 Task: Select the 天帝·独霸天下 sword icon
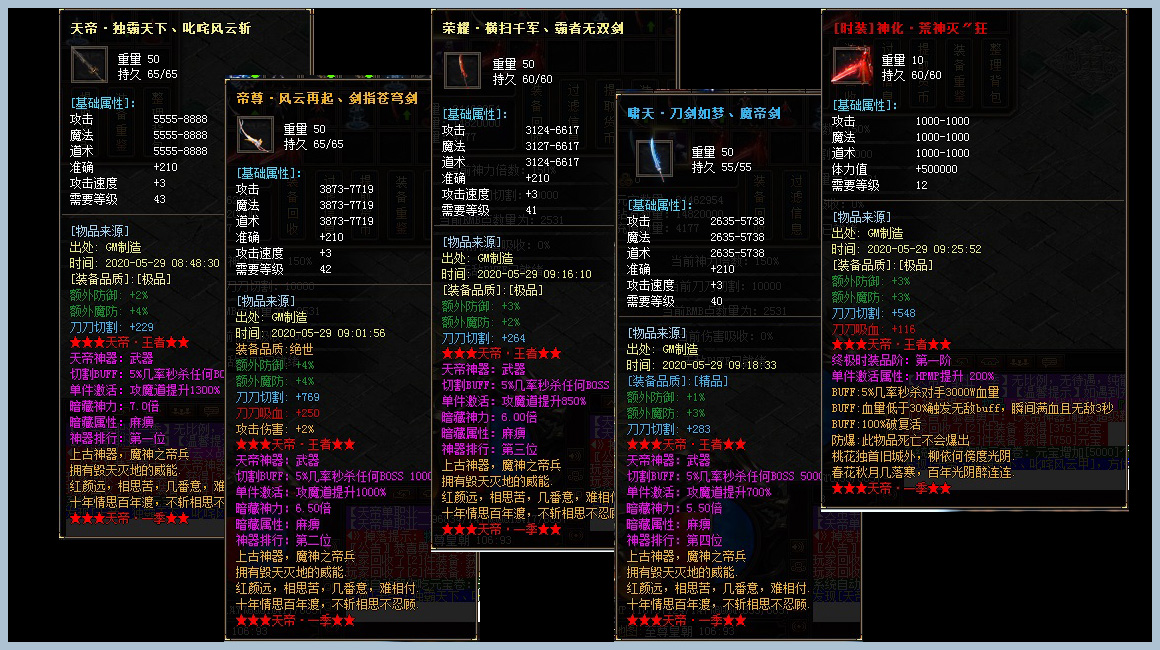90,66
